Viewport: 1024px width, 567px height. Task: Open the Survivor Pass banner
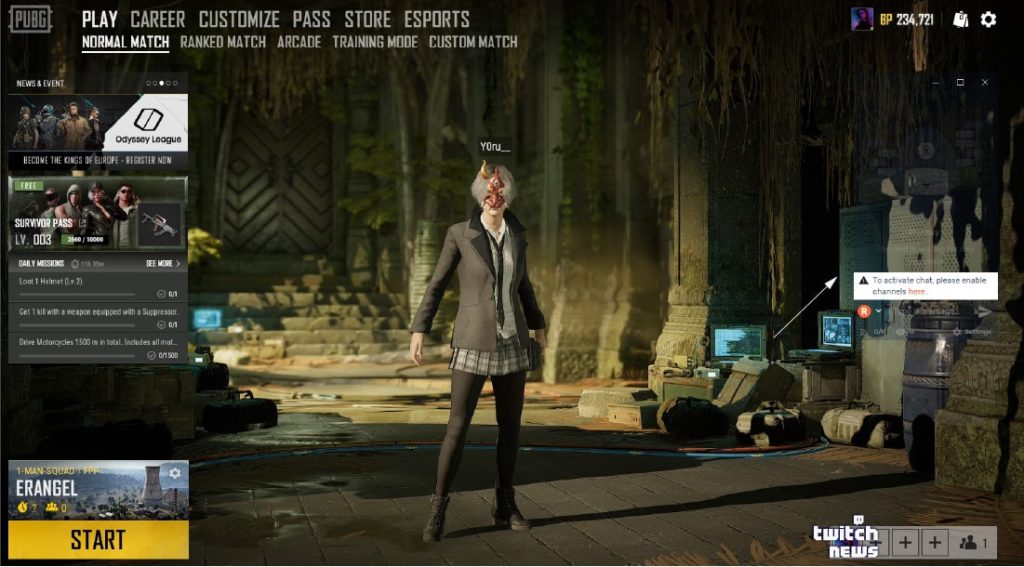[98, 214]
